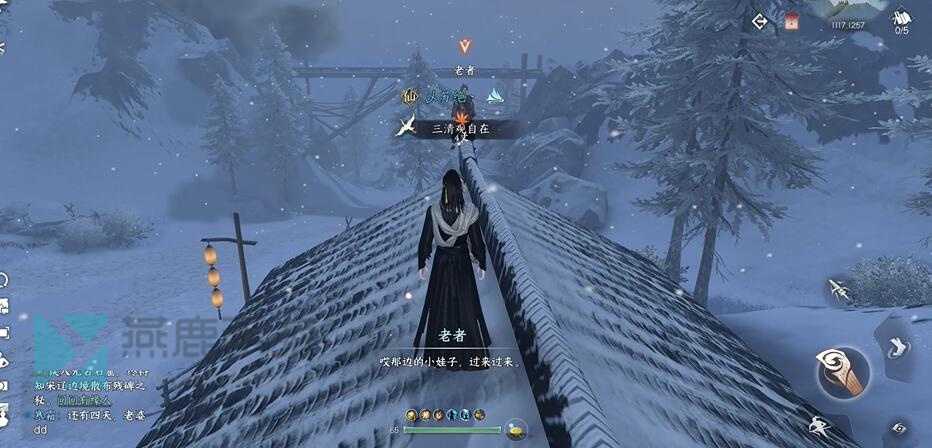Screen dimensions: 932x448
Task: Toggle the eye view icon
Action: pos(900,427)
